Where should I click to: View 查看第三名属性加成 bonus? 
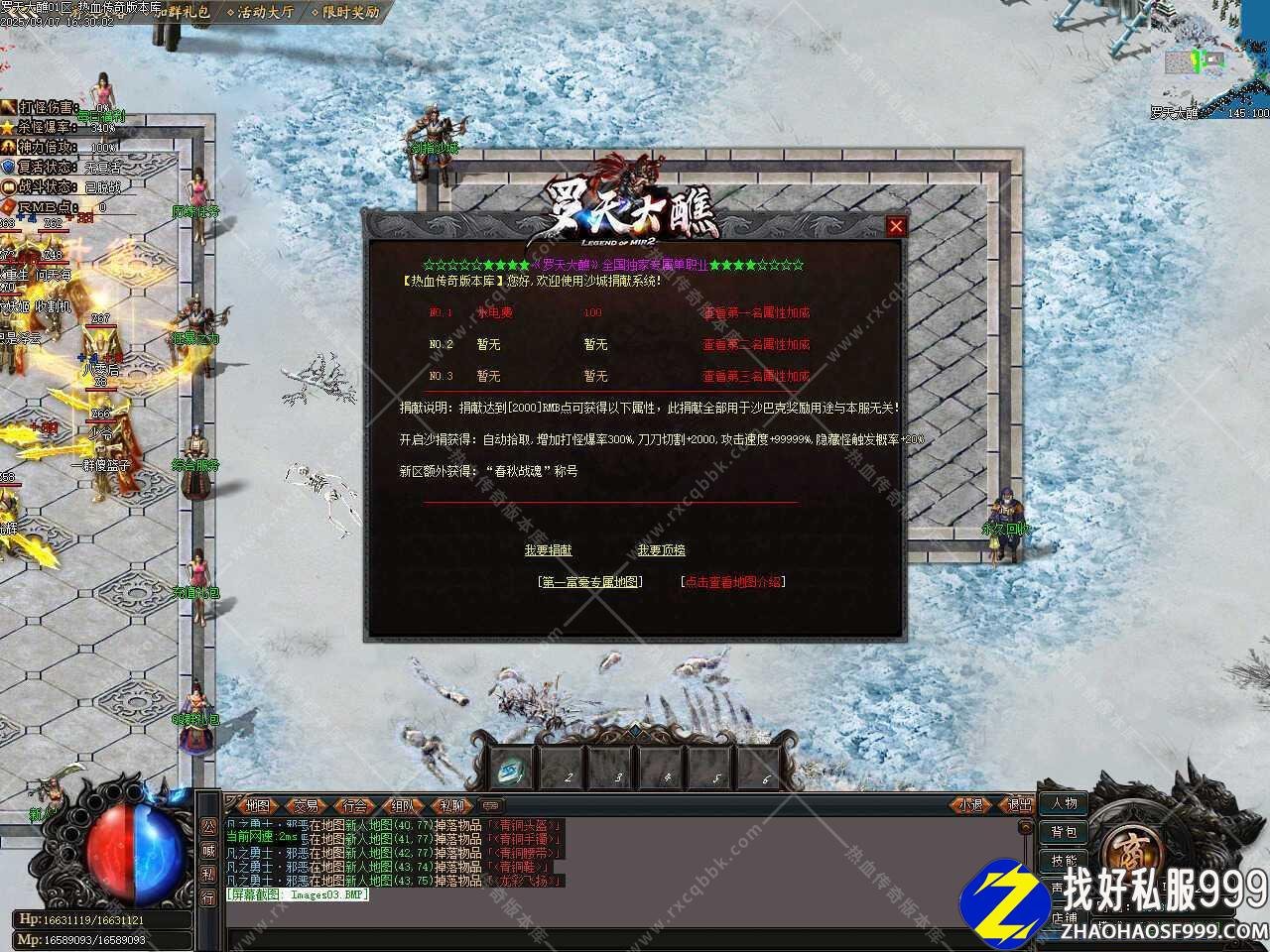pos(756,376)
